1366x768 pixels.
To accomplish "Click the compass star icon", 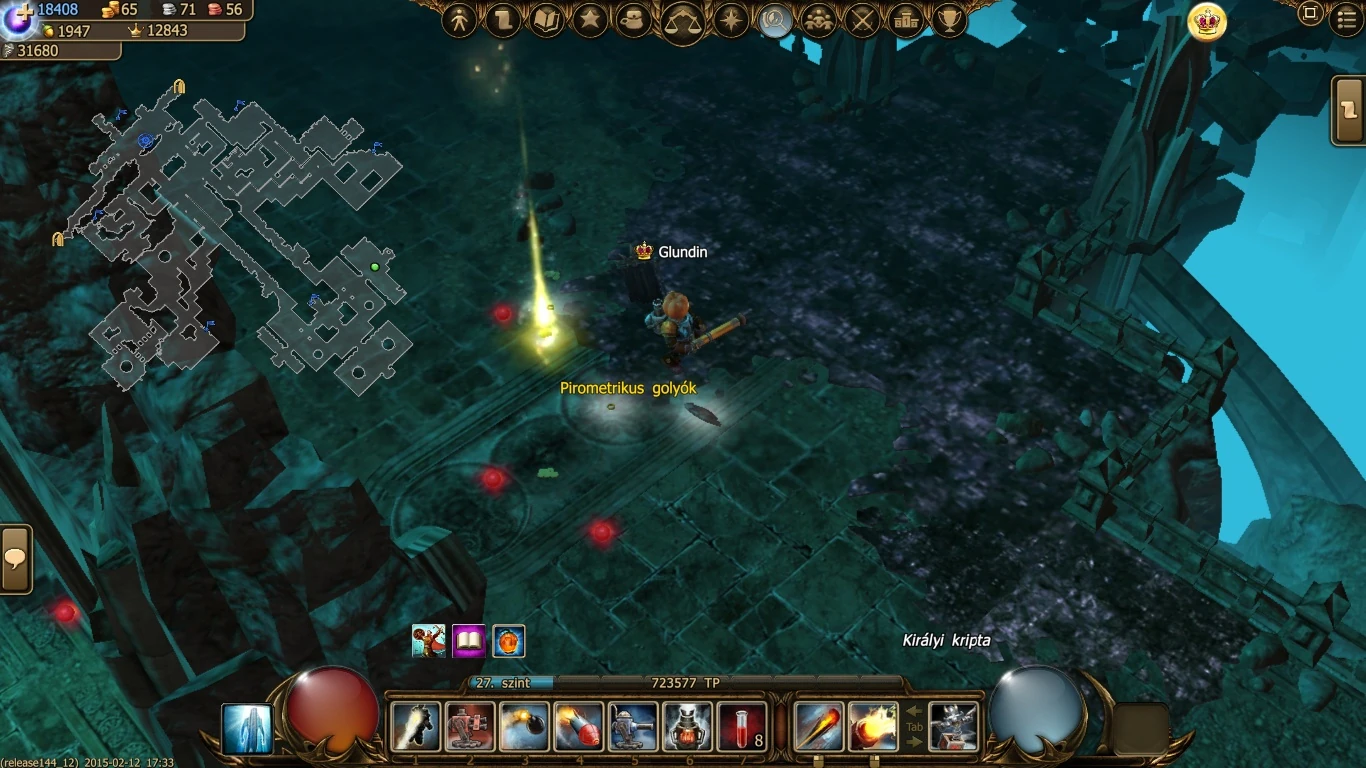I will tap(731, 21).
